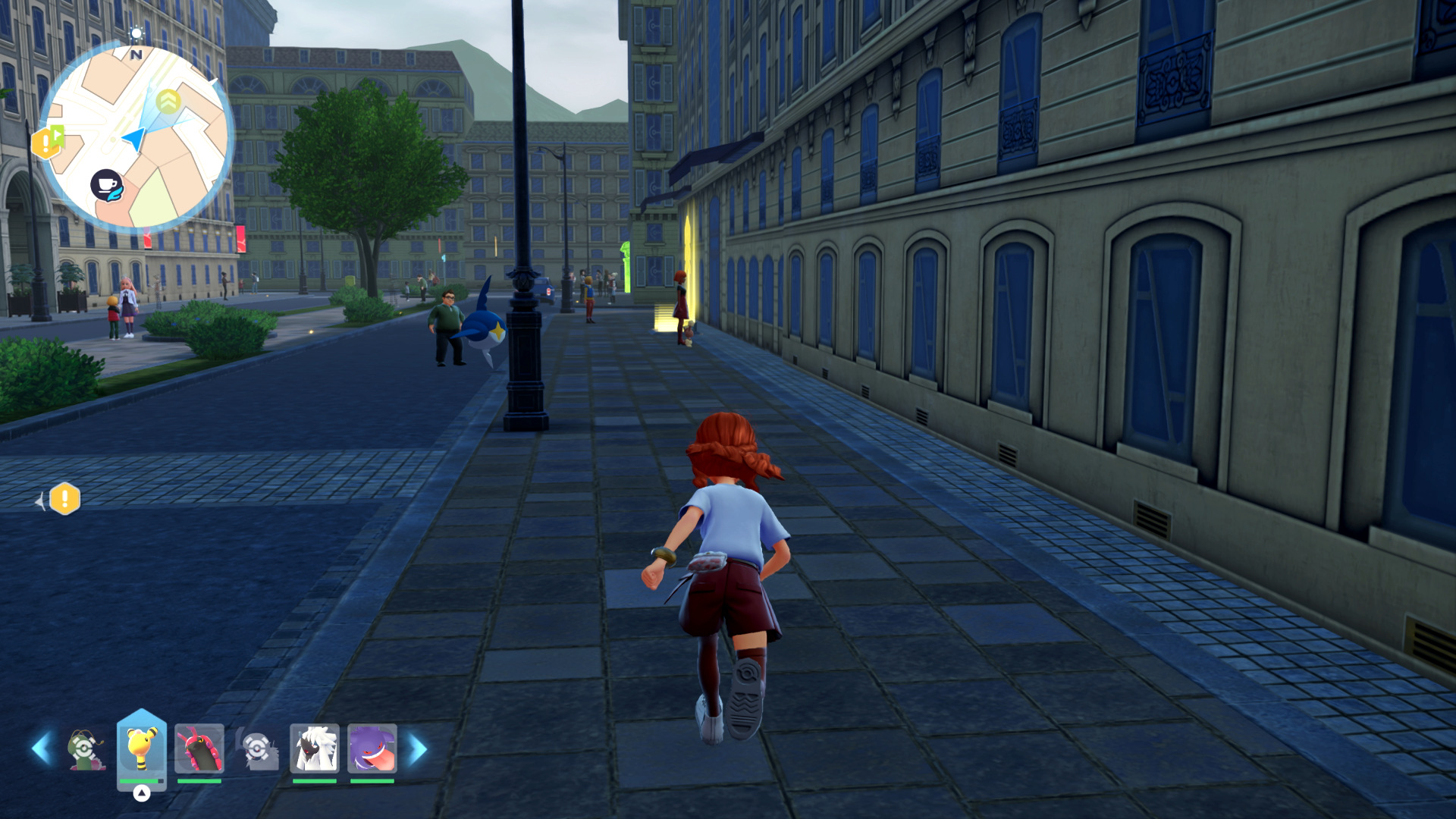Screen dimensions: 1456x819
Task: Cycle party left with the blue arrow
Action: click(42, 748)
